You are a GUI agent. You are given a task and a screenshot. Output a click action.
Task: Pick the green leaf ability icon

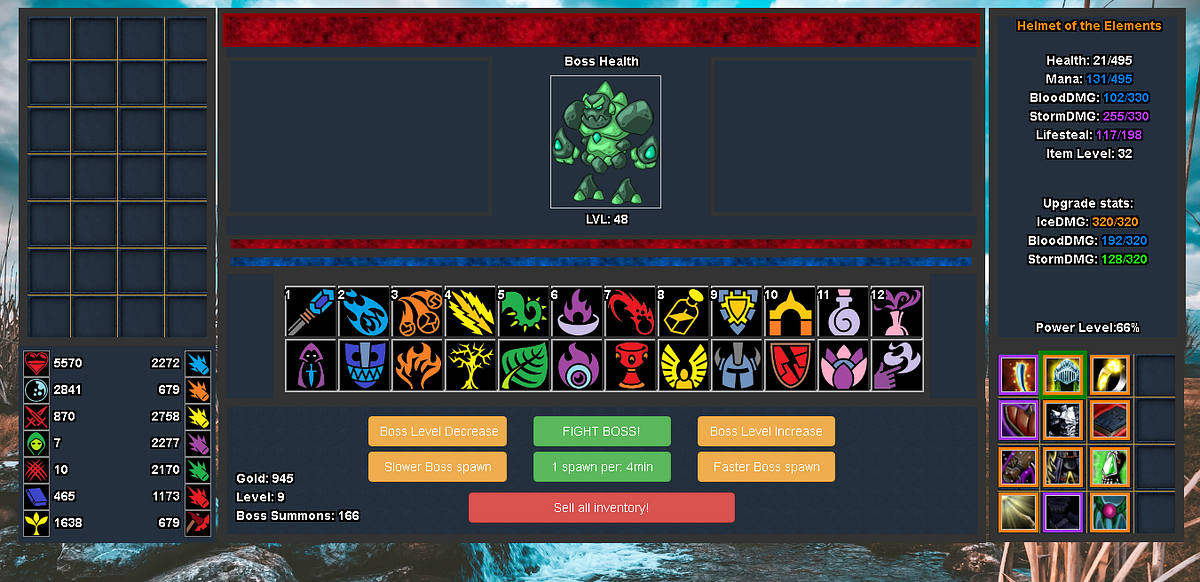pyautogui.click(x=523, y=365)
